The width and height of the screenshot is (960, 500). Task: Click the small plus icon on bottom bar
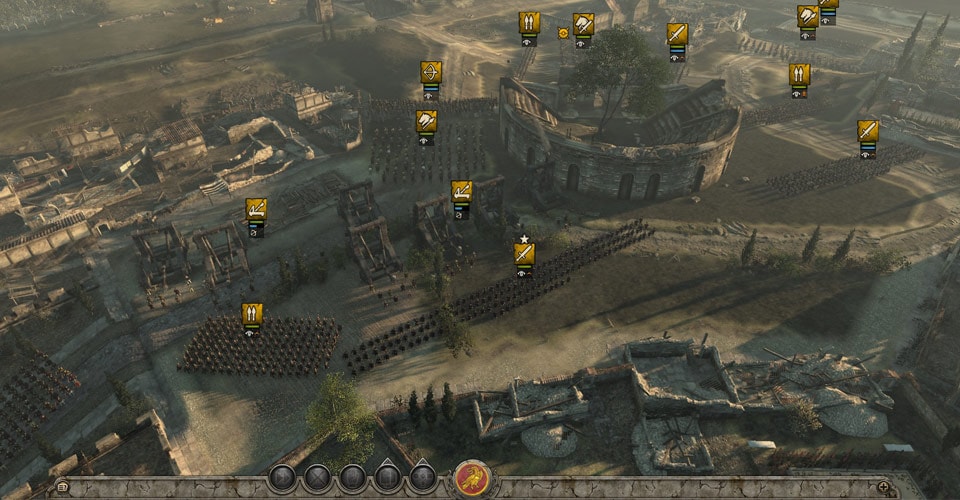884,487
